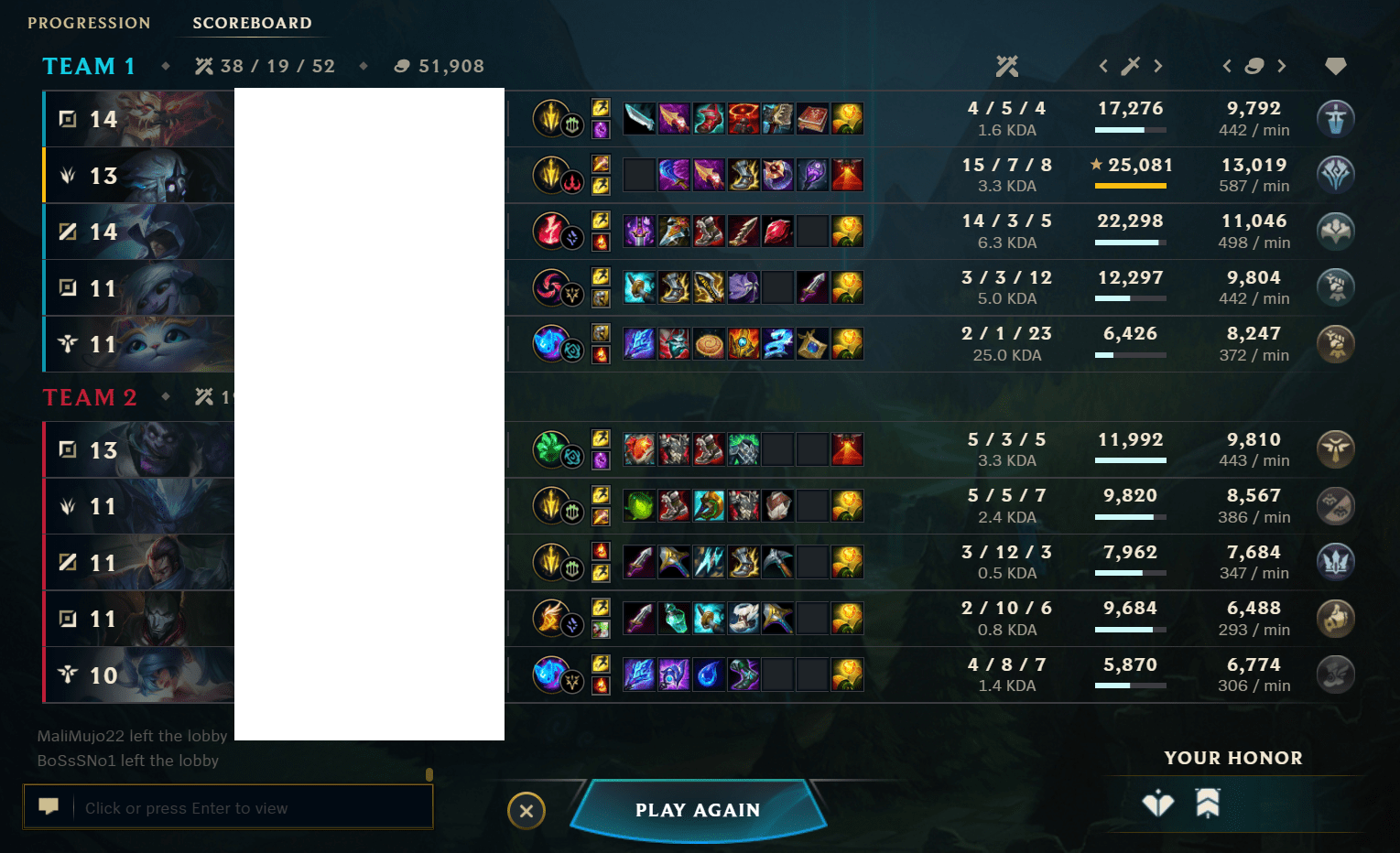Click the mid lane icon on Team 2
1400x853 pixels.
[67, 563]
